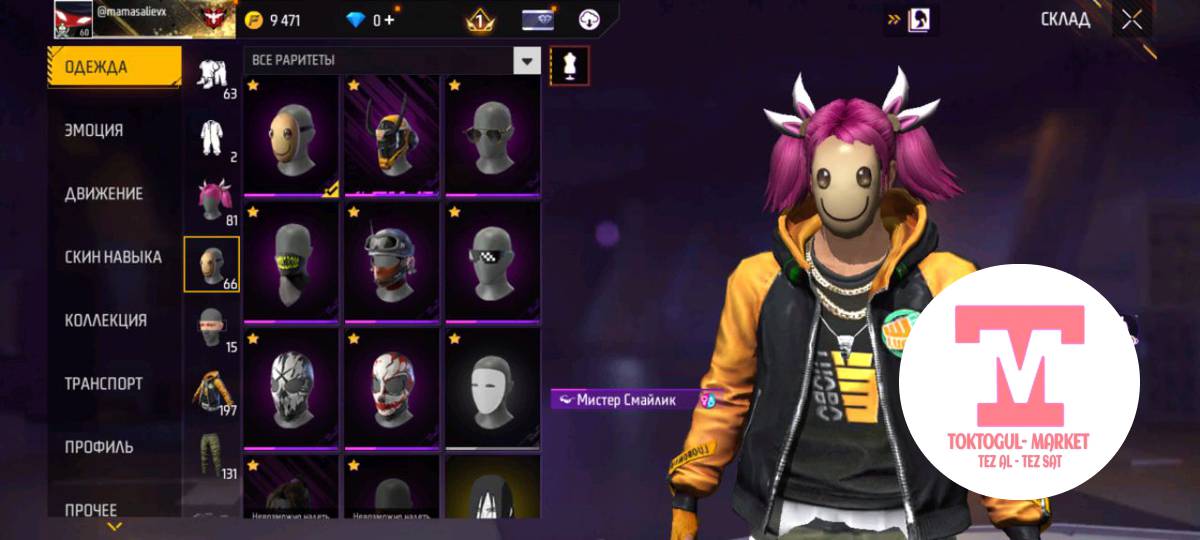Viewport: 1200px width, 540px height.
Task: Pick the pixel sunglasses mask
Action: coord(492,262)
